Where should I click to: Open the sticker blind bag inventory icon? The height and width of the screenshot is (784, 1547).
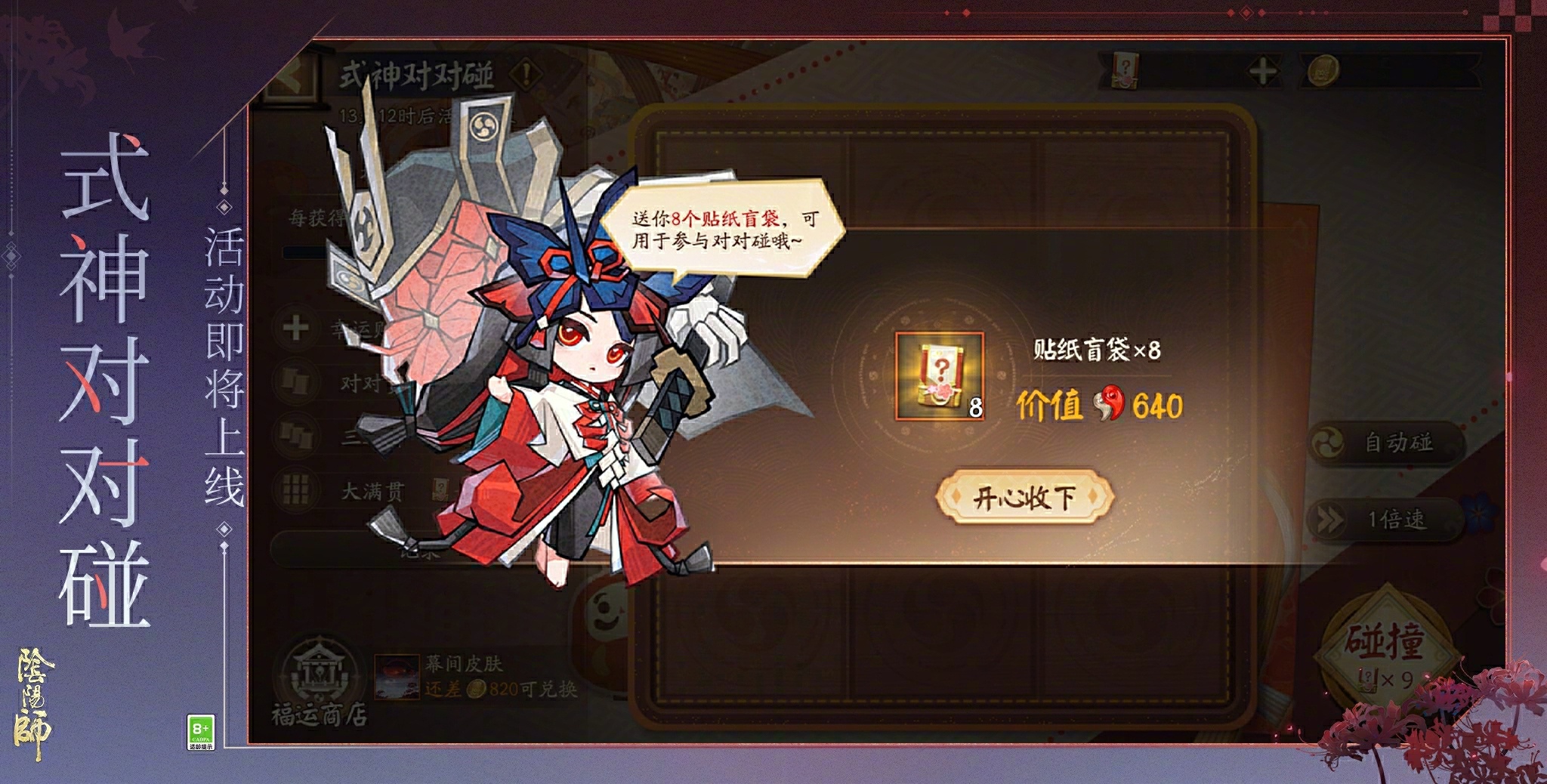coord(1125,69)
